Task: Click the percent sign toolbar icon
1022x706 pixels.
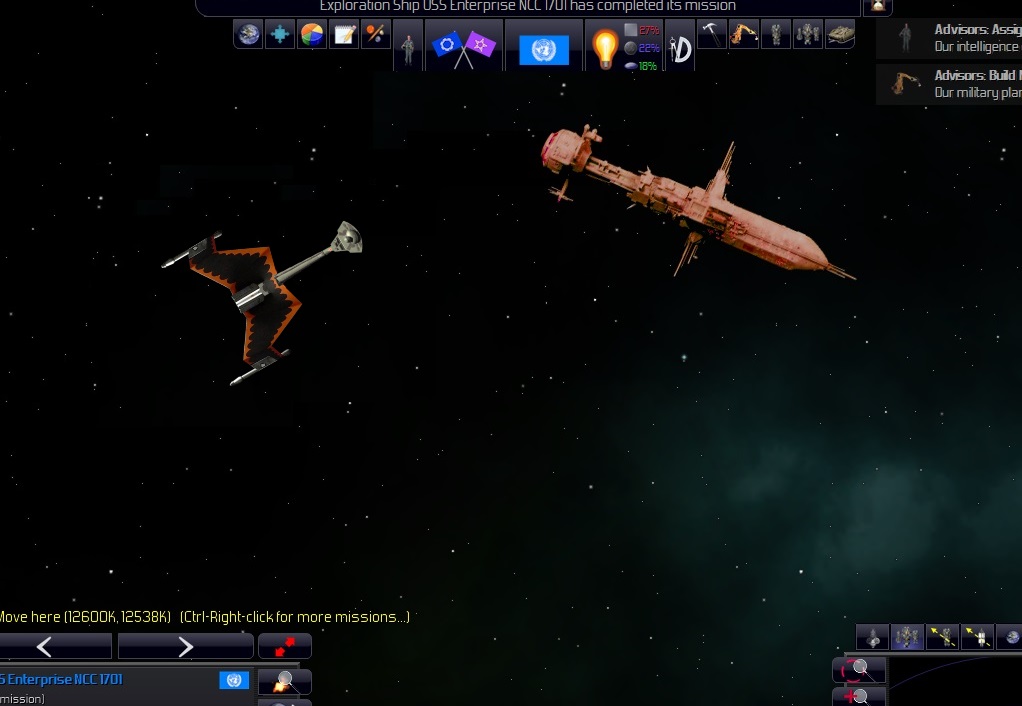Action: tap(376, 35)
